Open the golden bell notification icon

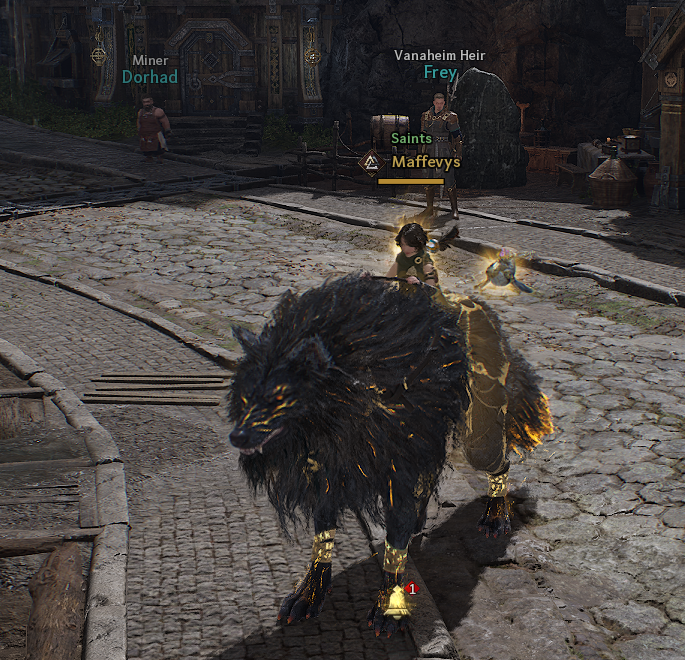pos(398,600)
